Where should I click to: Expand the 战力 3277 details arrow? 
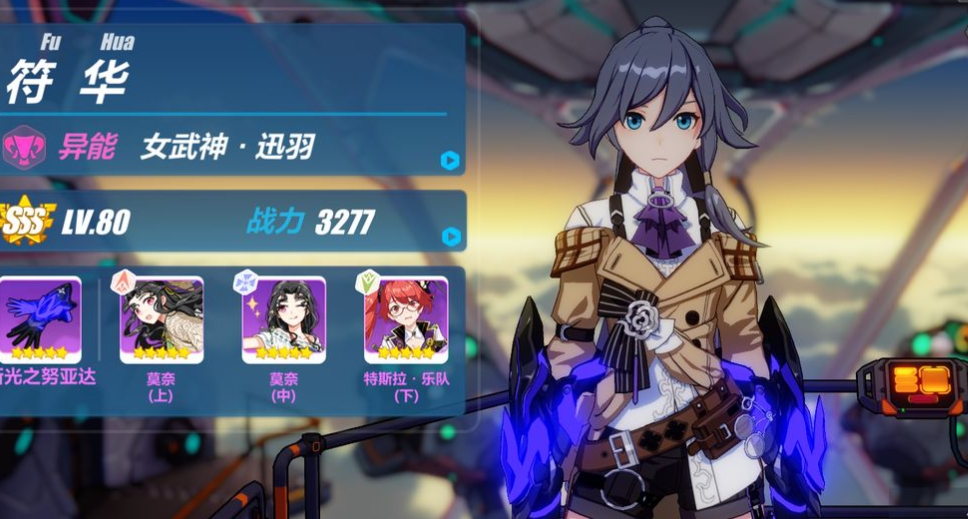point(451,237)
